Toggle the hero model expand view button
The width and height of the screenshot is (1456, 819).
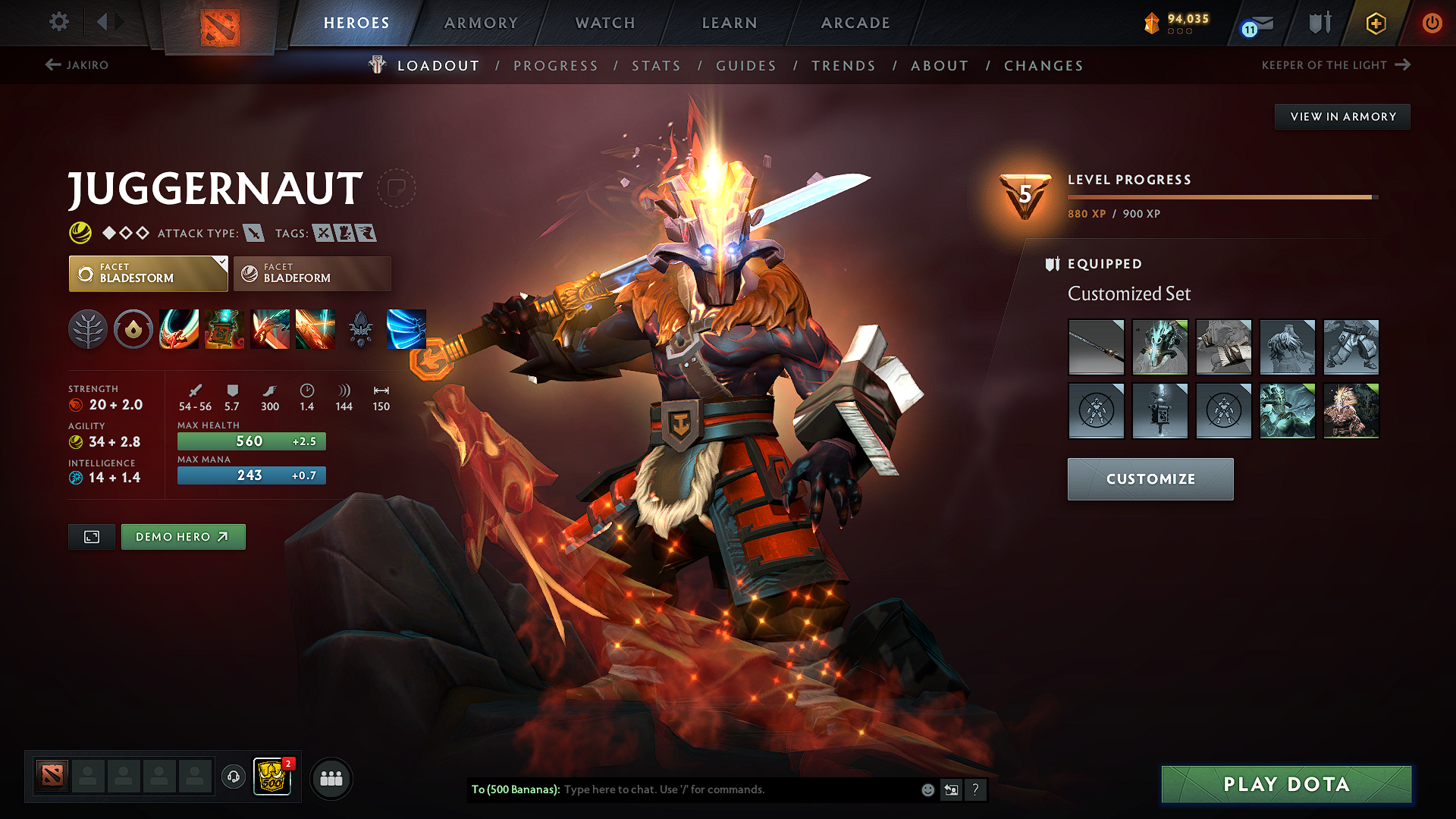click(x=91, y=536)
